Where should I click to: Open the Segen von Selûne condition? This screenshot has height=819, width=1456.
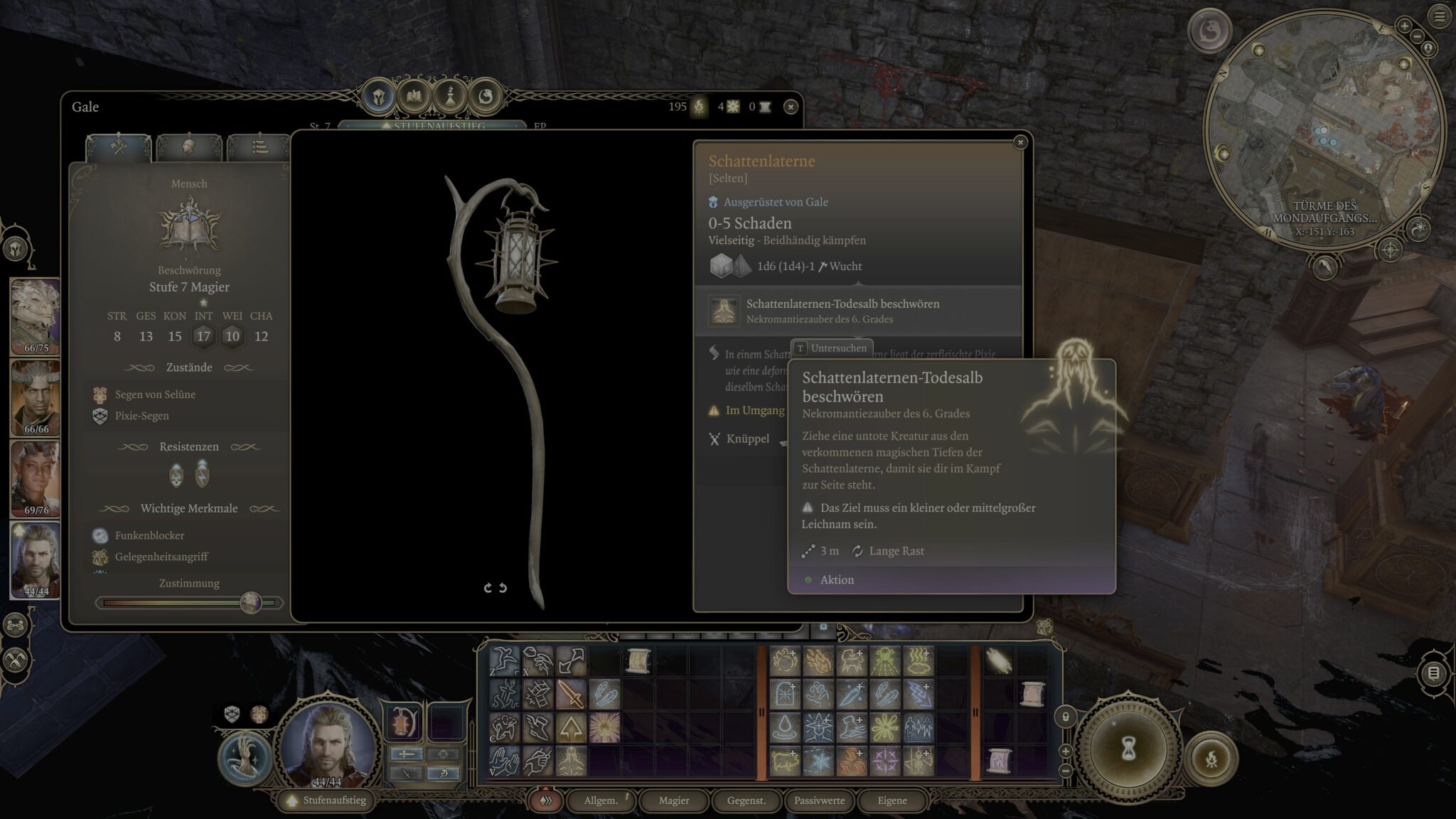(x=154, y=395)
